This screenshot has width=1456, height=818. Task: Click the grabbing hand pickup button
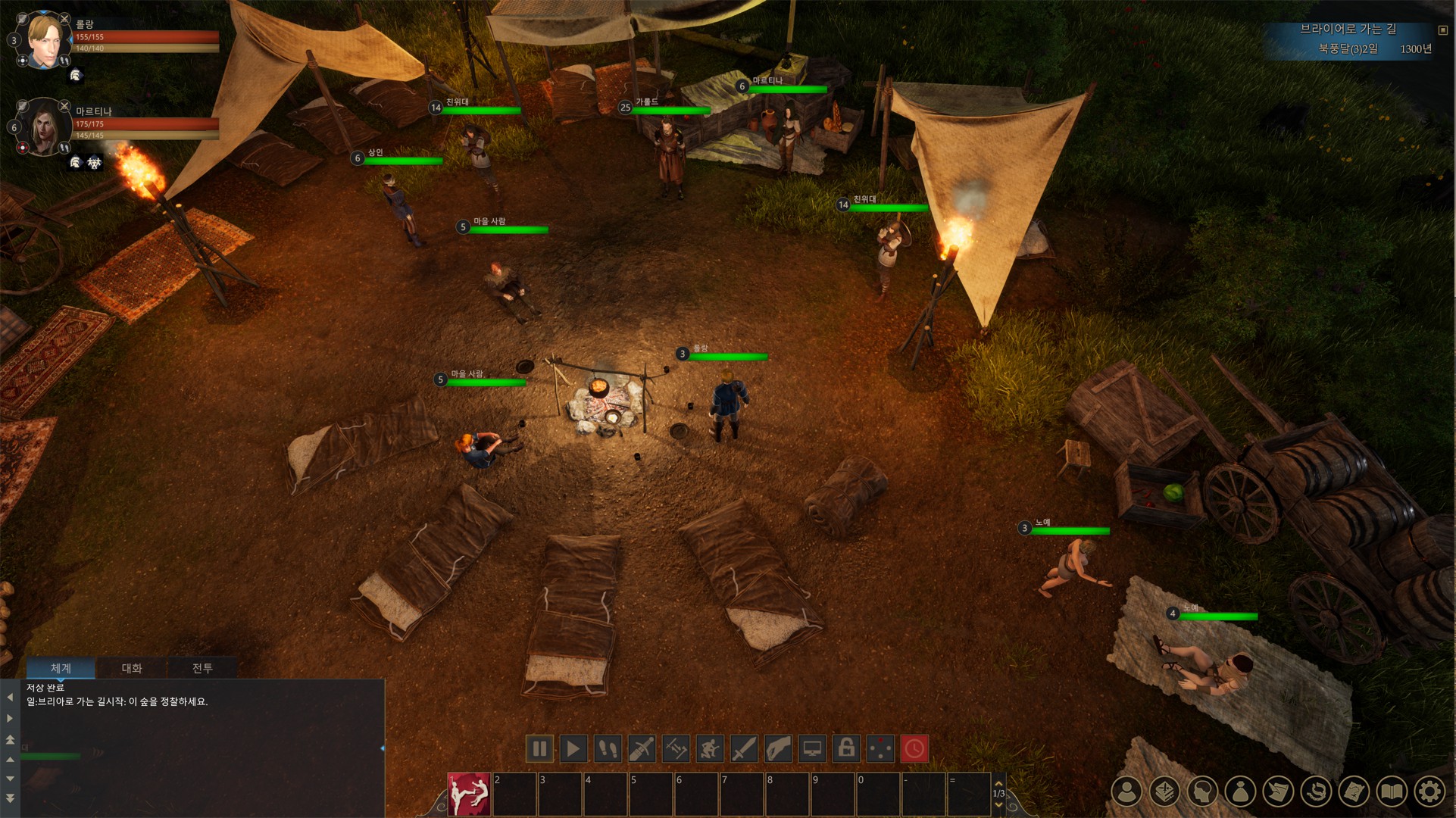778,749
